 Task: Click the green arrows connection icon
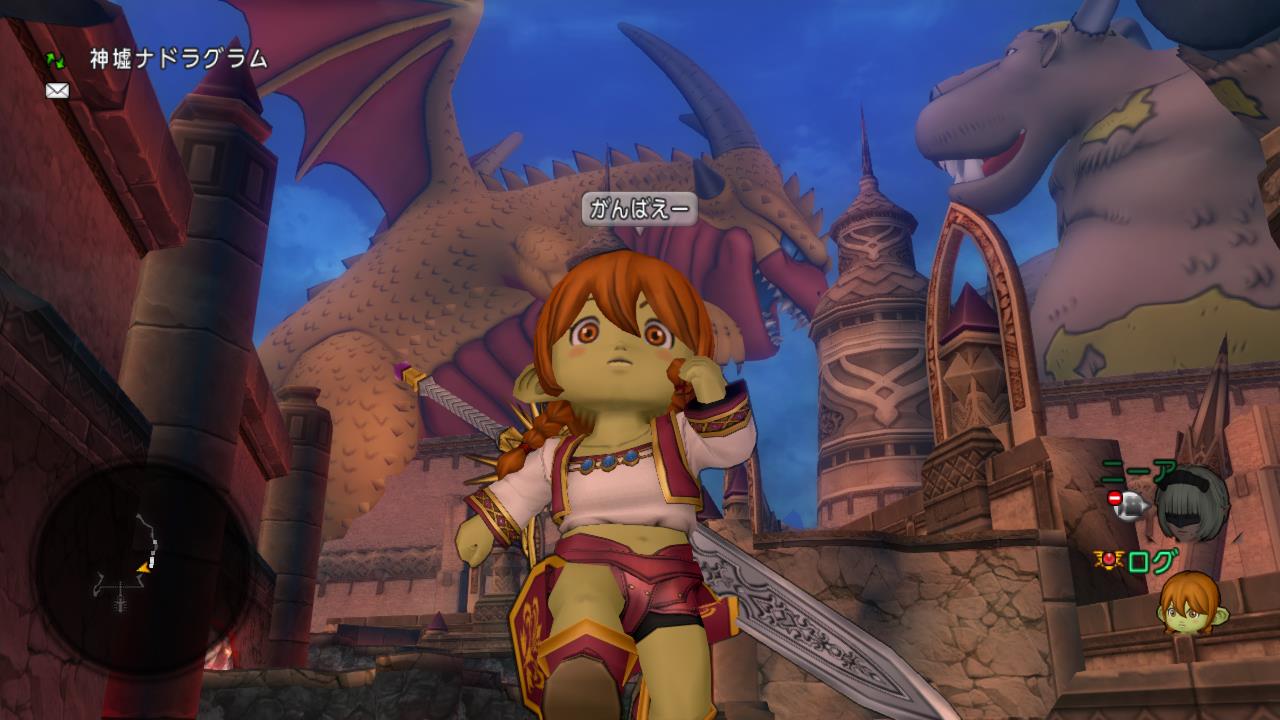point(55,61)
